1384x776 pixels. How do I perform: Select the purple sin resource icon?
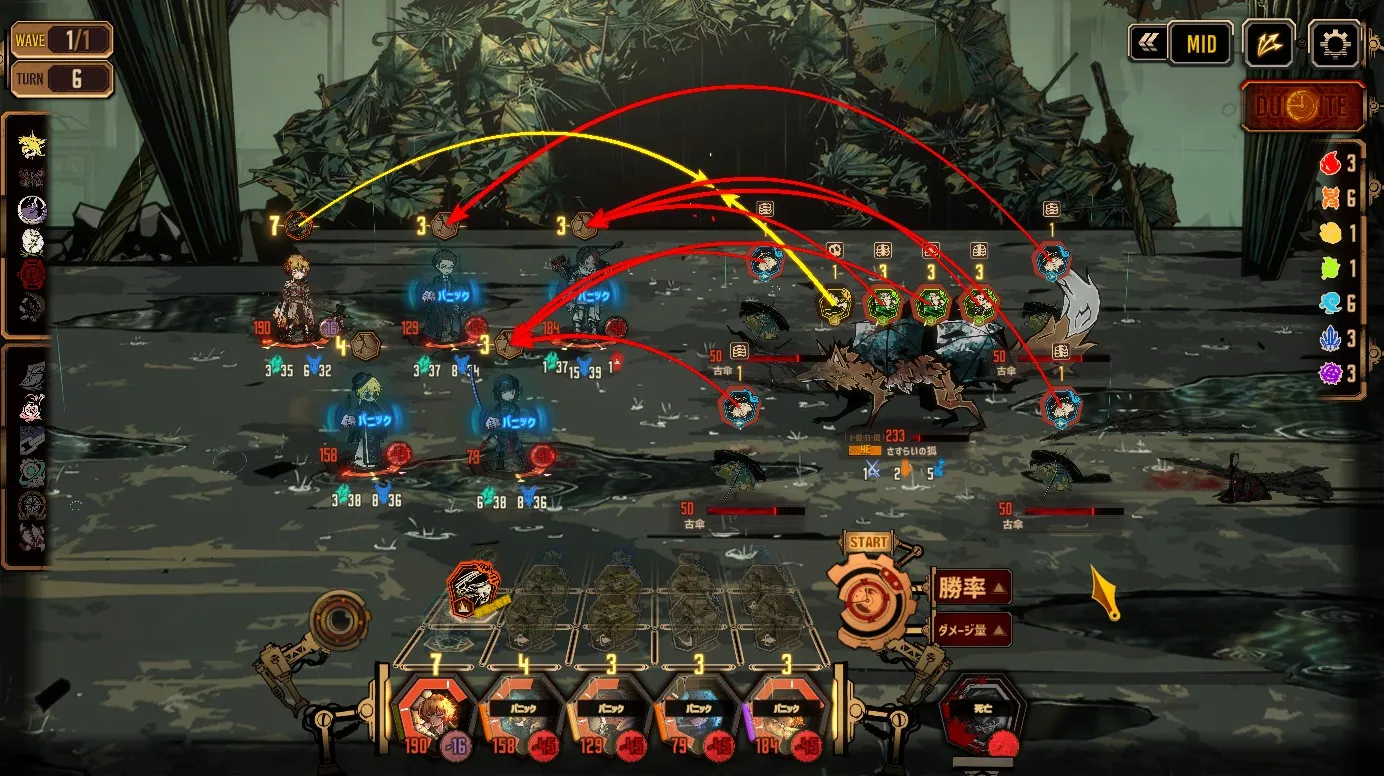[x=1330, y=374]
